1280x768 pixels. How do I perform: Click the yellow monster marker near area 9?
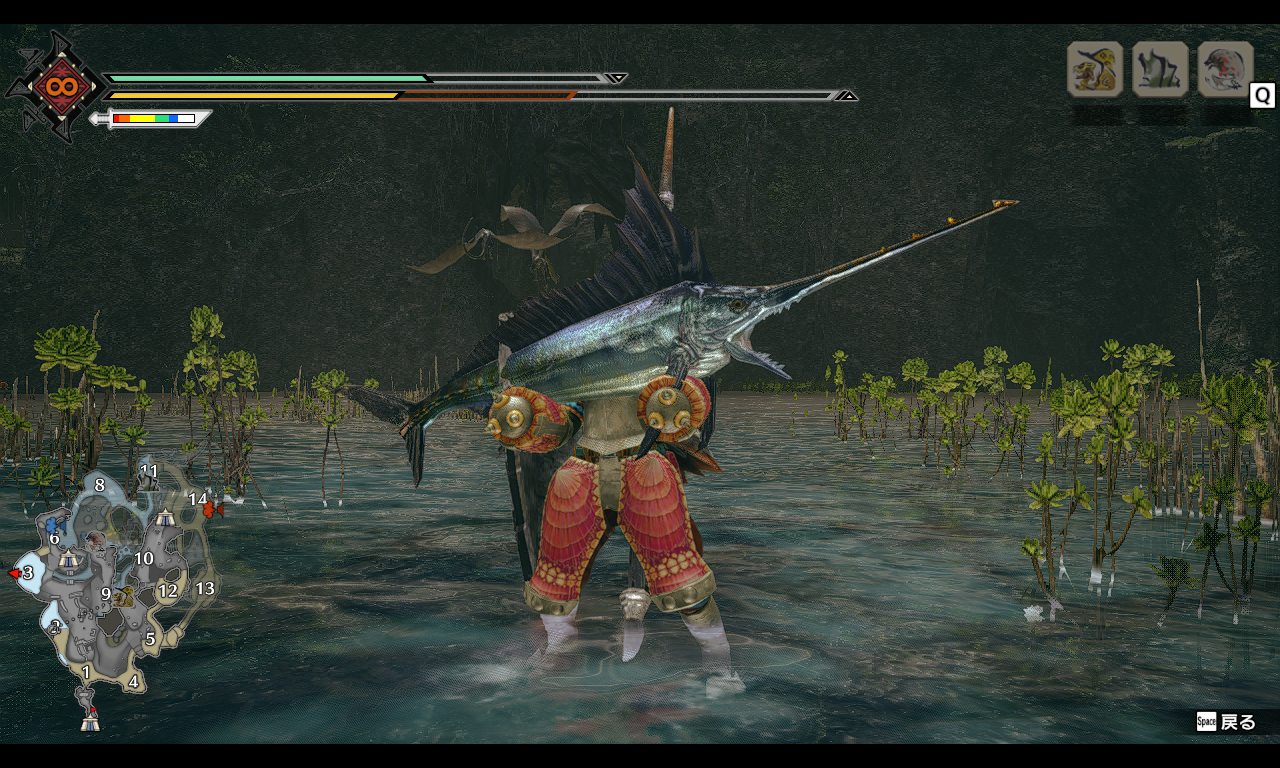coord(124,598)
